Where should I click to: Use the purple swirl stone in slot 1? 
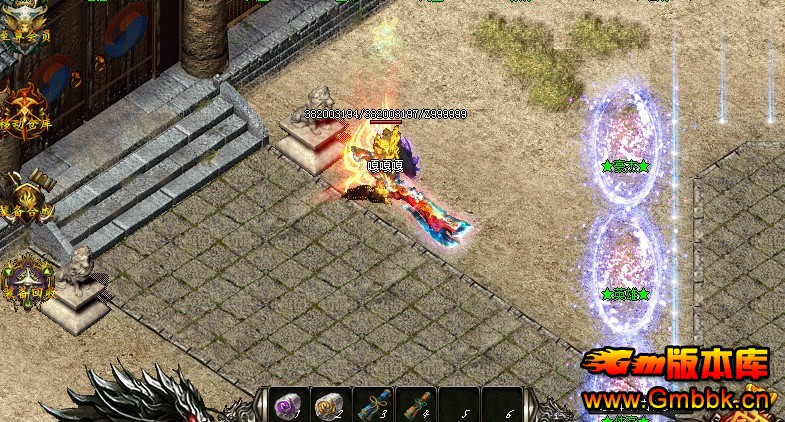pos(288,405)
